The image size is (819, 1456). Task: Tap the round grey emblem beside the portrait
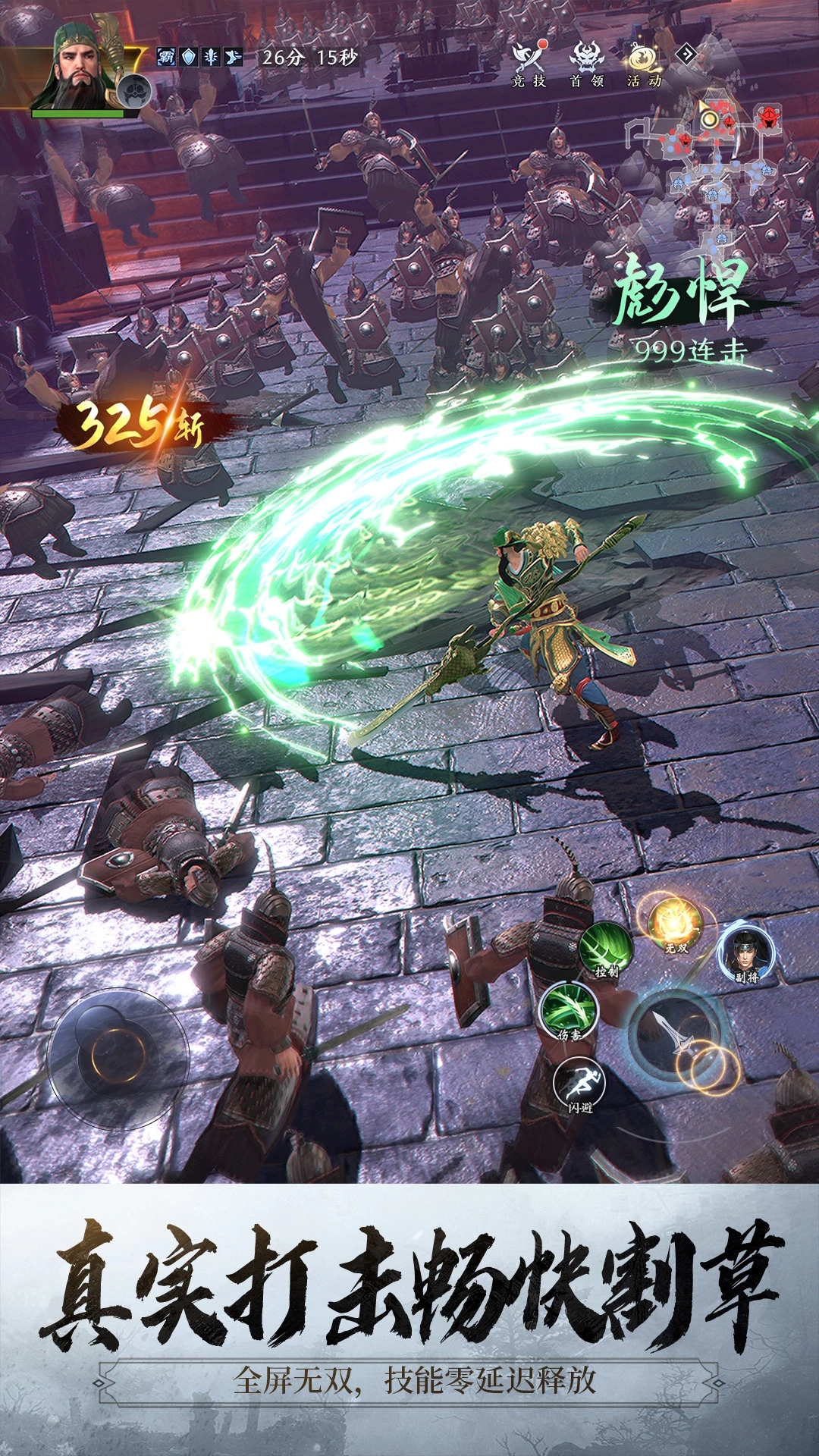click(x=136, y=91)
